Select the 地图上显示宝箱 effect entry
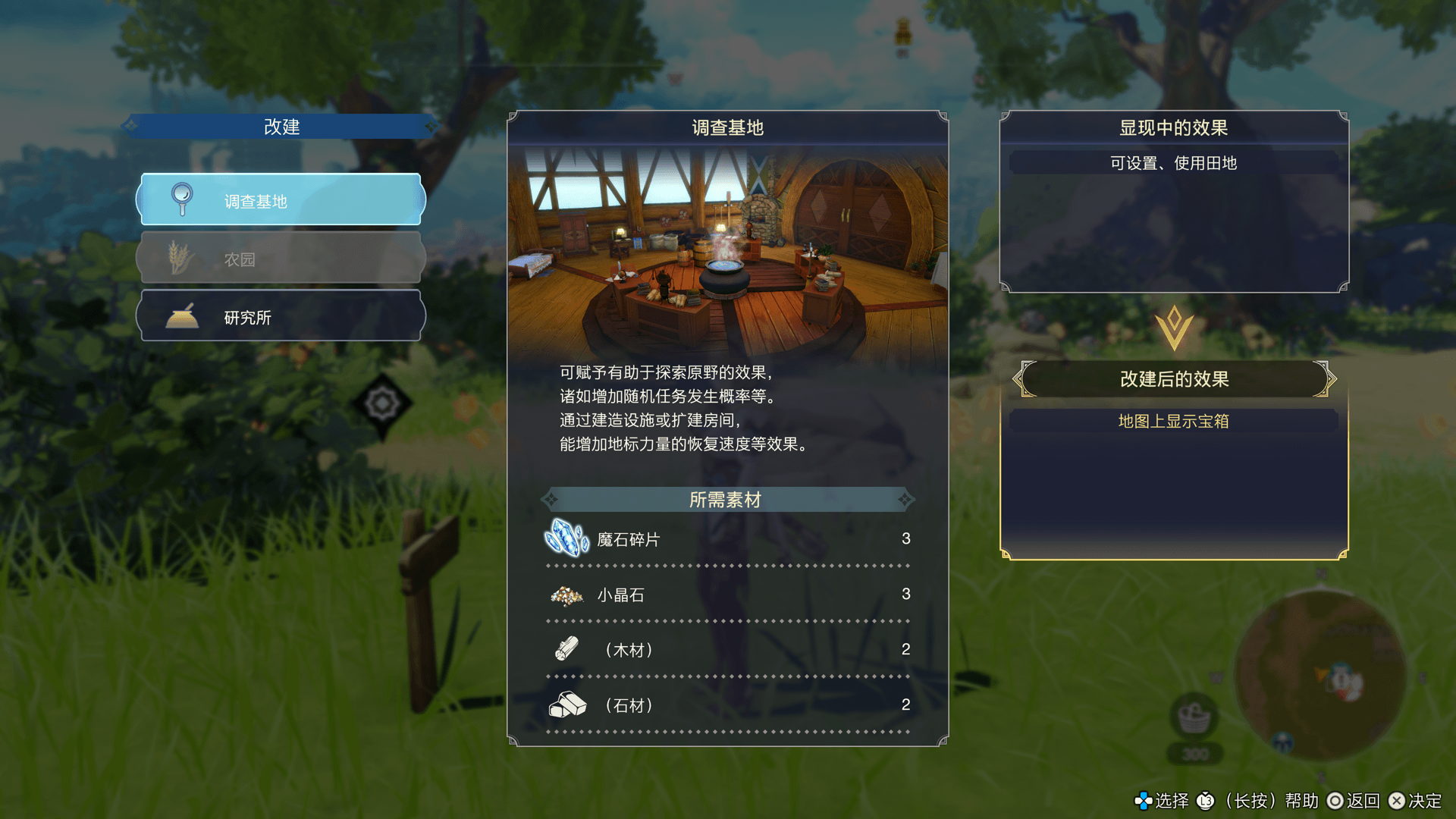1456x819 pixels. click(1173, 421)
